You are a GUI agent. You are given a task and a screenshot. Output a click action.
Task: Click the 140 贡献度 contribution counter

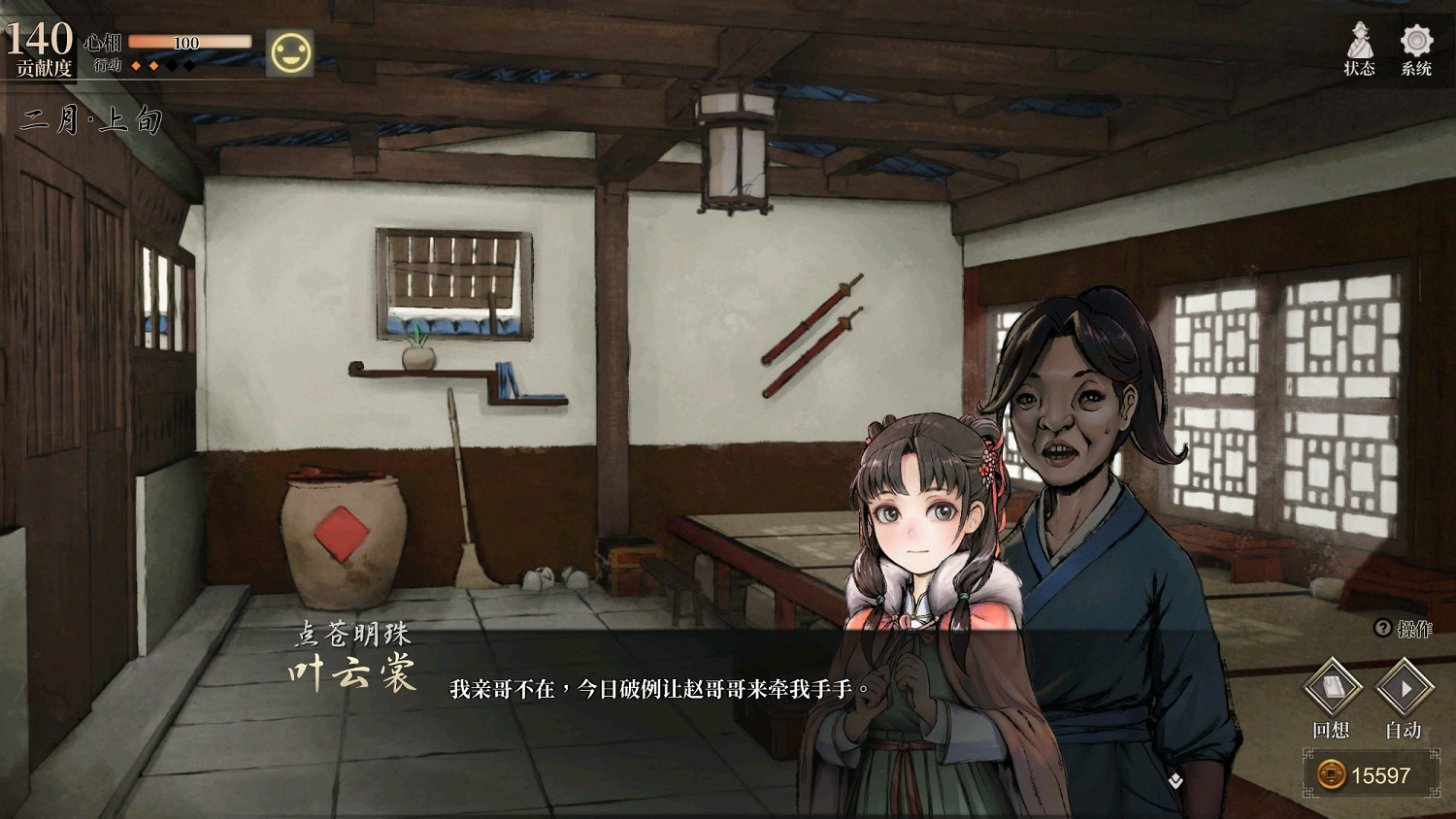click(x=39, y=44)
